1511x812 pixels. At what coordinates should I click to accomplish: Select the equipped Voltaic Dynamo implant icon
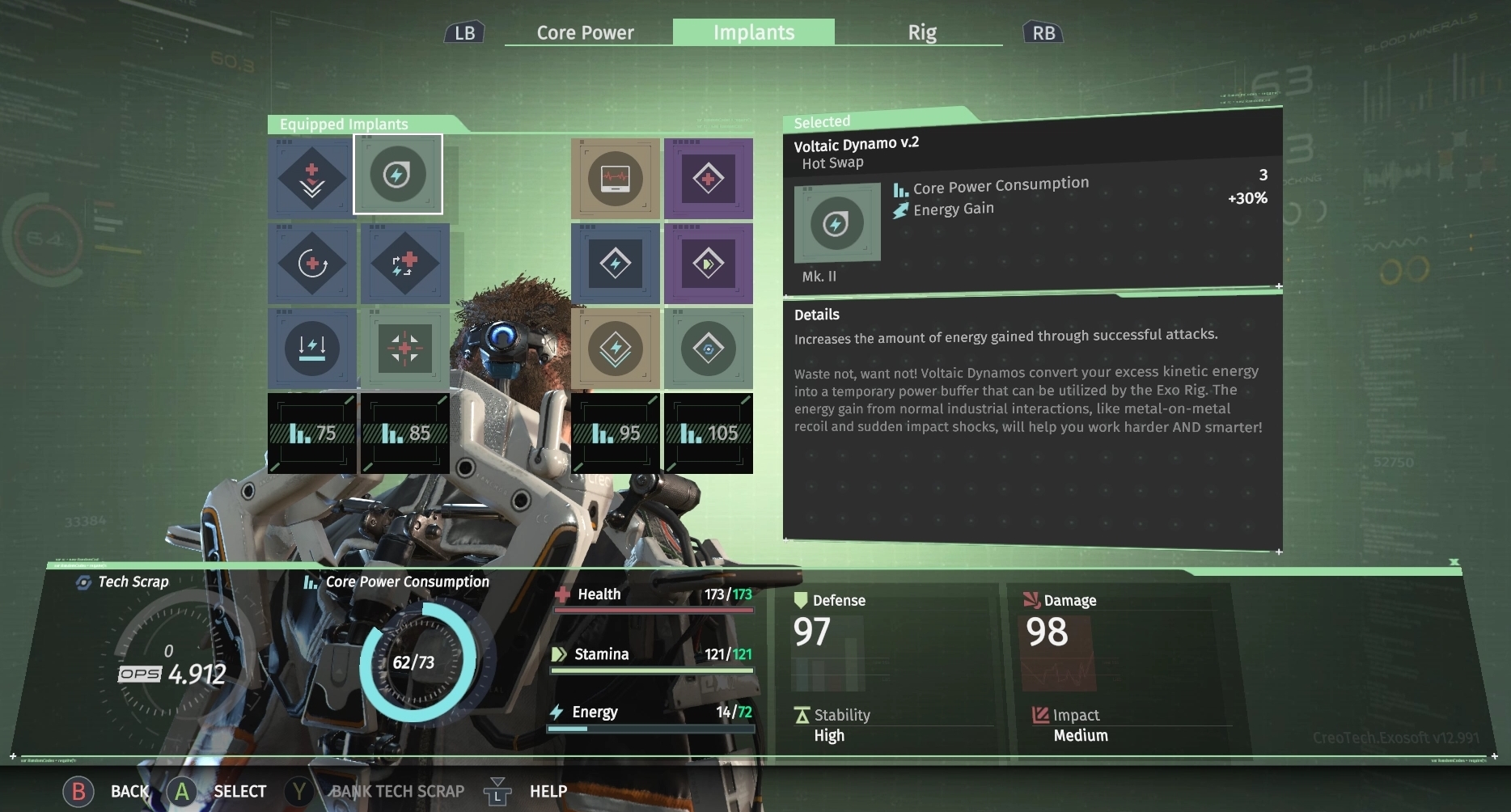(x=399, y=175)
